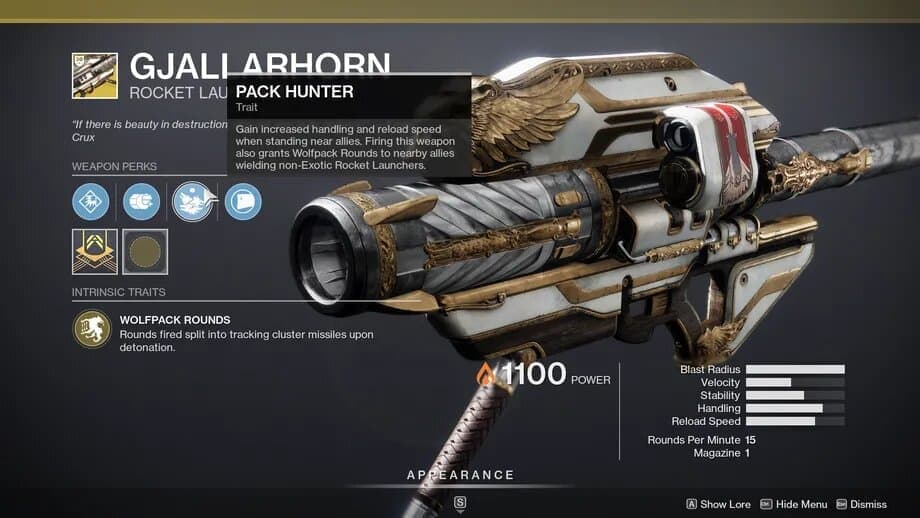920x518 pixels.
Task: Hide Menu on the inspect screen
Action: (793, 505)
